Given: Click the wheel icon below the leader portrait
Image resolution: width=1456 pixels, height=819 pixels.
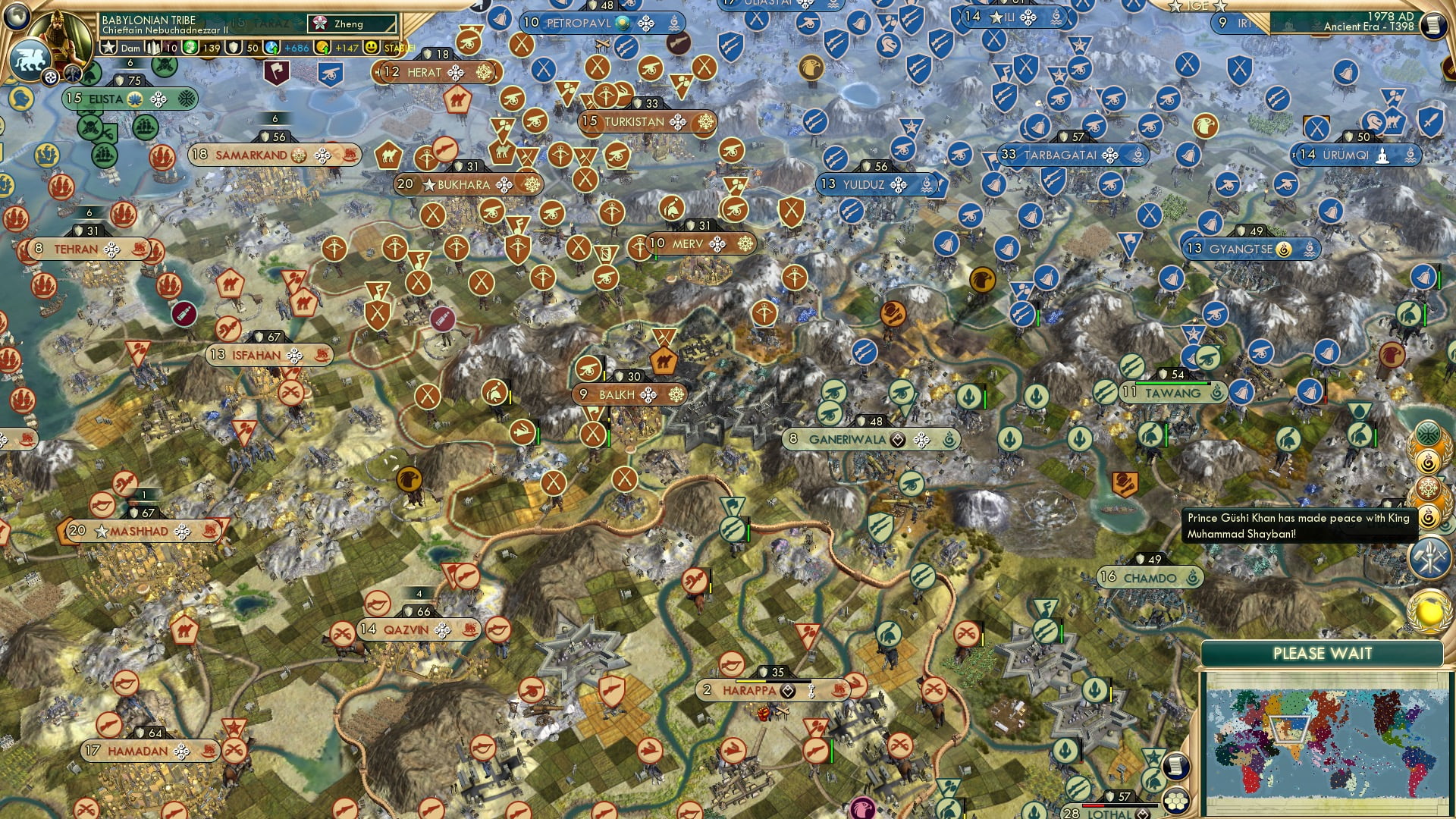Looking at the screenshot, I should coord(50,77).
